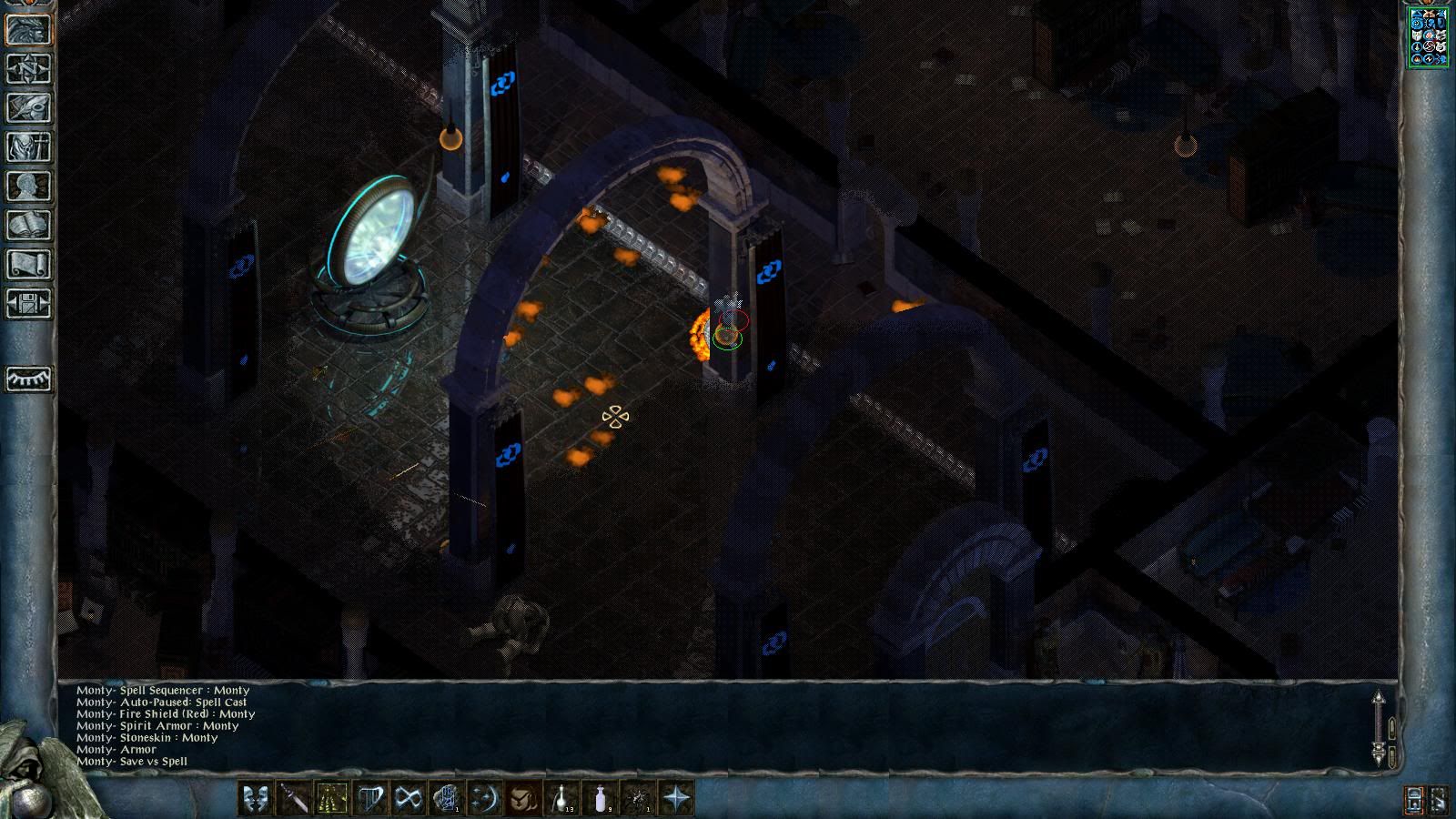Click the closed eye rest button
The image size is (1456, 819).
(x=28, y=379)
